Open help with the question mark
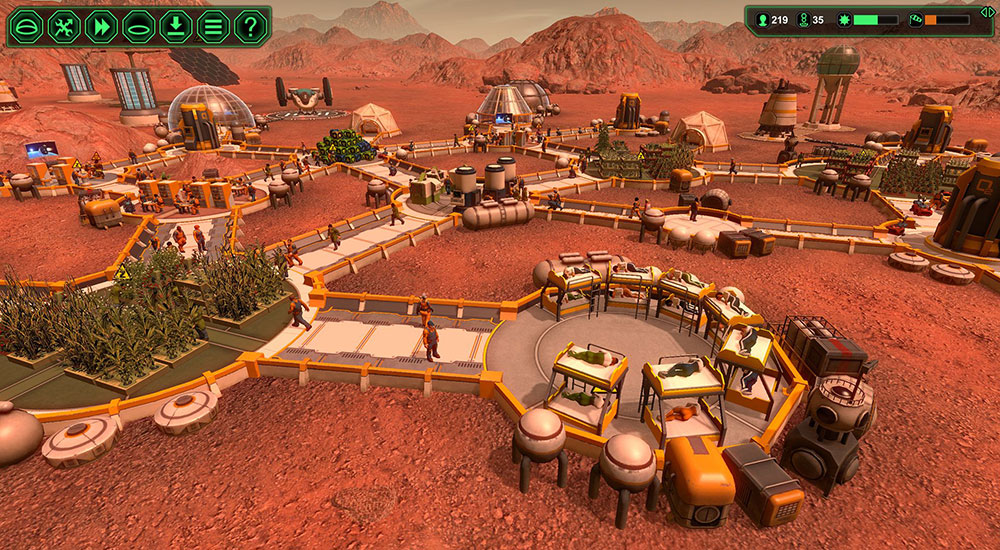Image resolution: width=1000 pixels, height=550 pixels. 249,26
